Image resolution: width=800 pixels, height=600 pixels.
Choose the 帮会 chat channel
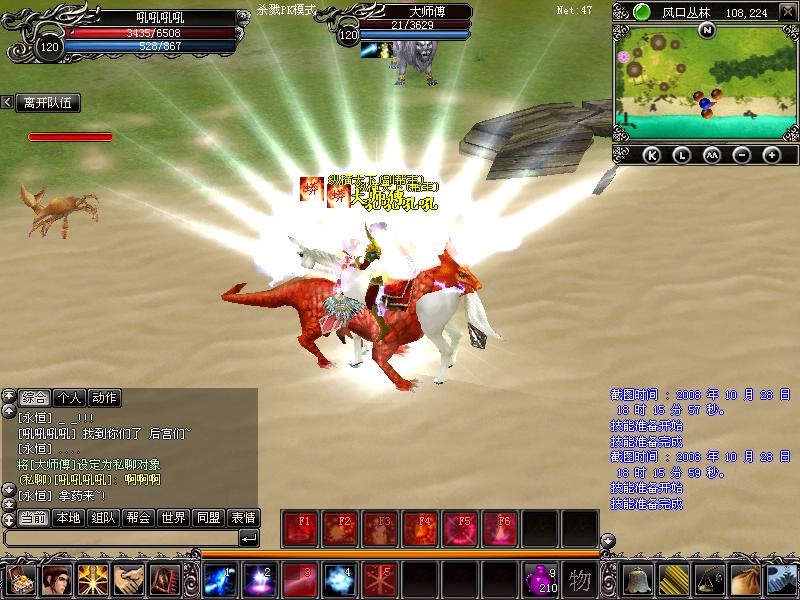pyautogui.click(x=139, y=518)
